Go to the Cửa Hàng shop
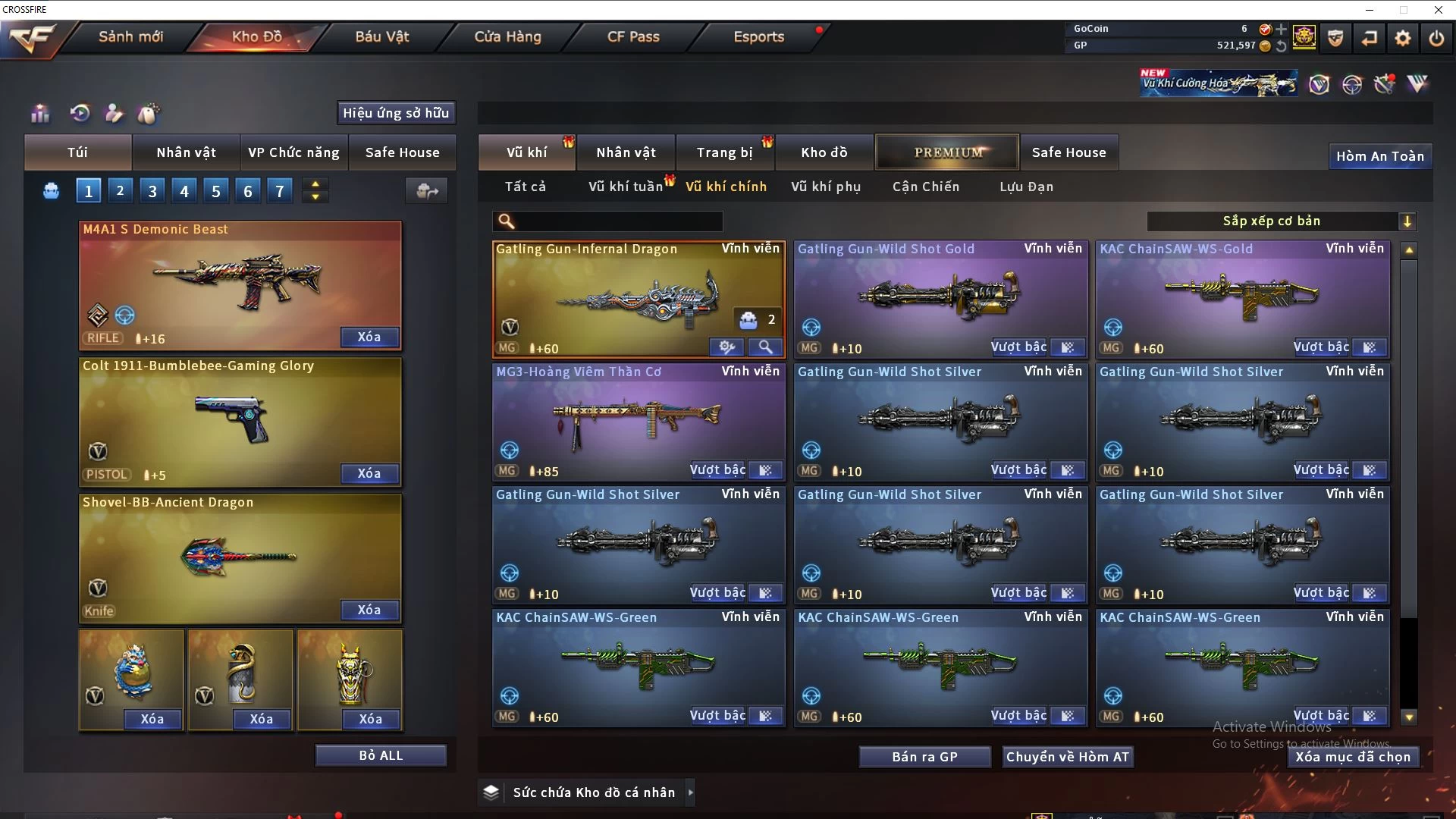Viewport: 1456px width, 819px height. pyautogui.click(x=507, y=36)
